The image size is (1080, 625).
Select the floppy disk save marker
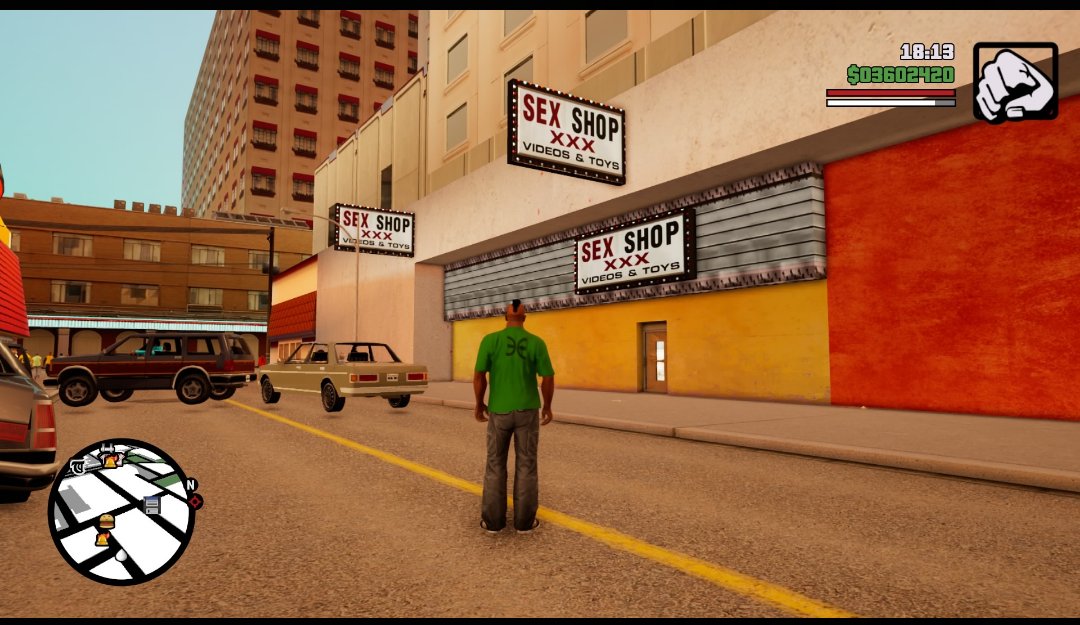[x=152, y=505]
